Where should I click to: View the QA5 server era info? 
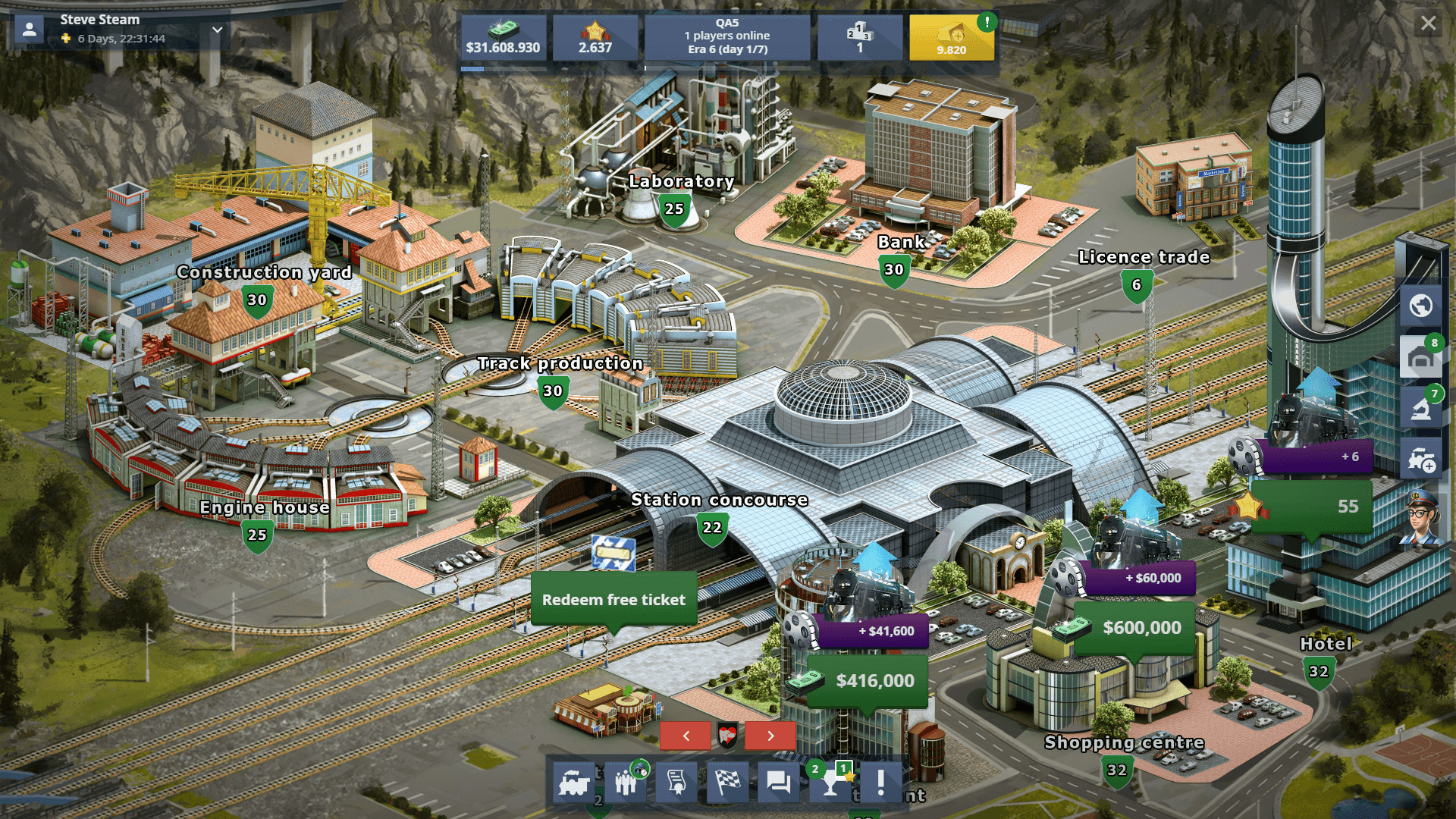(727, 36)
